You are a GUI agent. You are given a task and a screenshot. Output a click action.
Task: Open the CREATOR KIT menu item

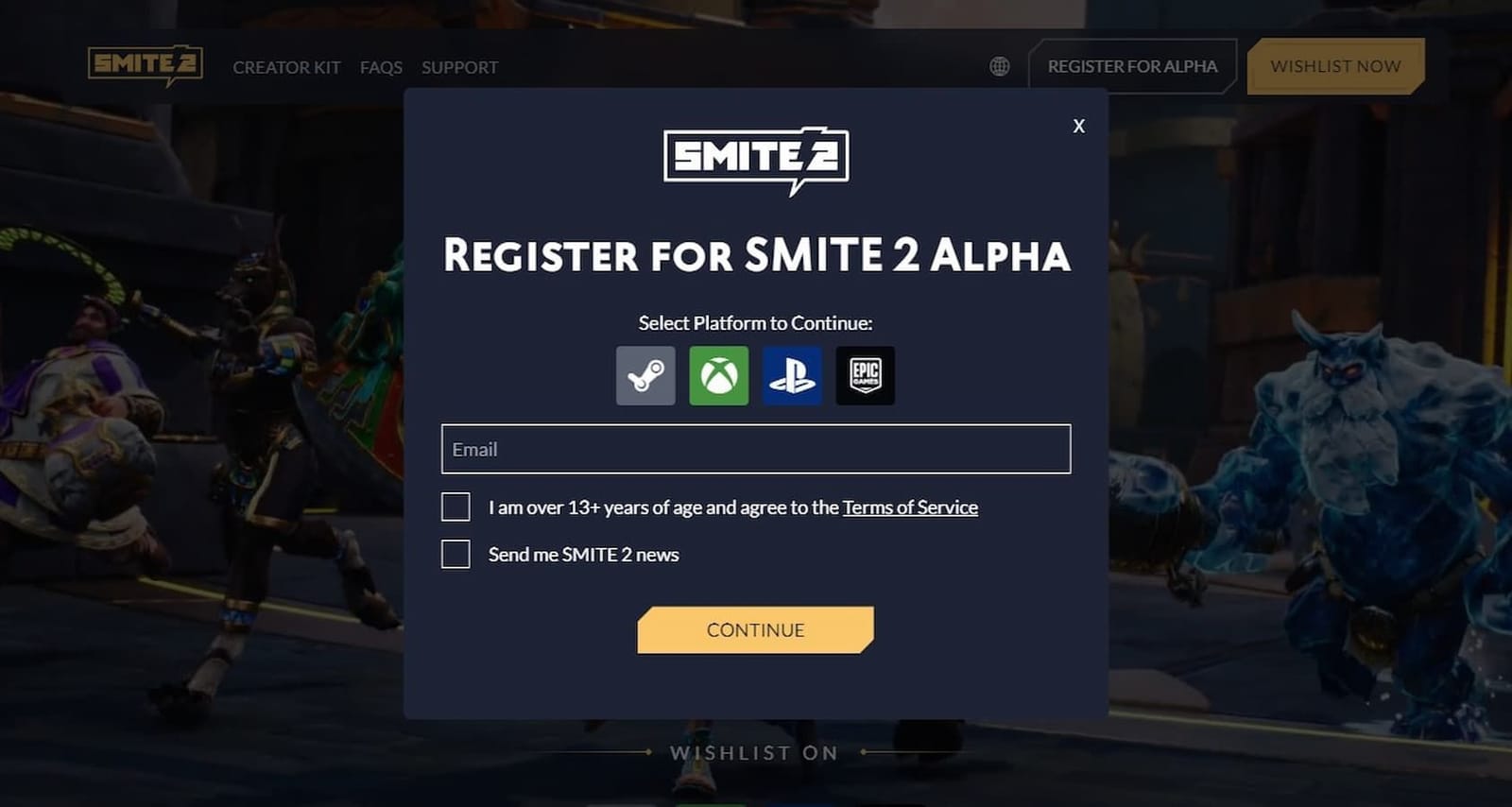tap(286, 66)
